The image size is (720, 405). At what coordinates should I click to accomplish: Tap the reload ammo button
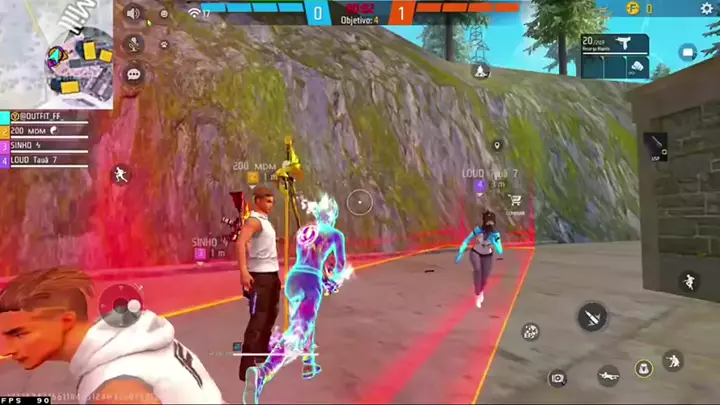(x=530, y=331)
